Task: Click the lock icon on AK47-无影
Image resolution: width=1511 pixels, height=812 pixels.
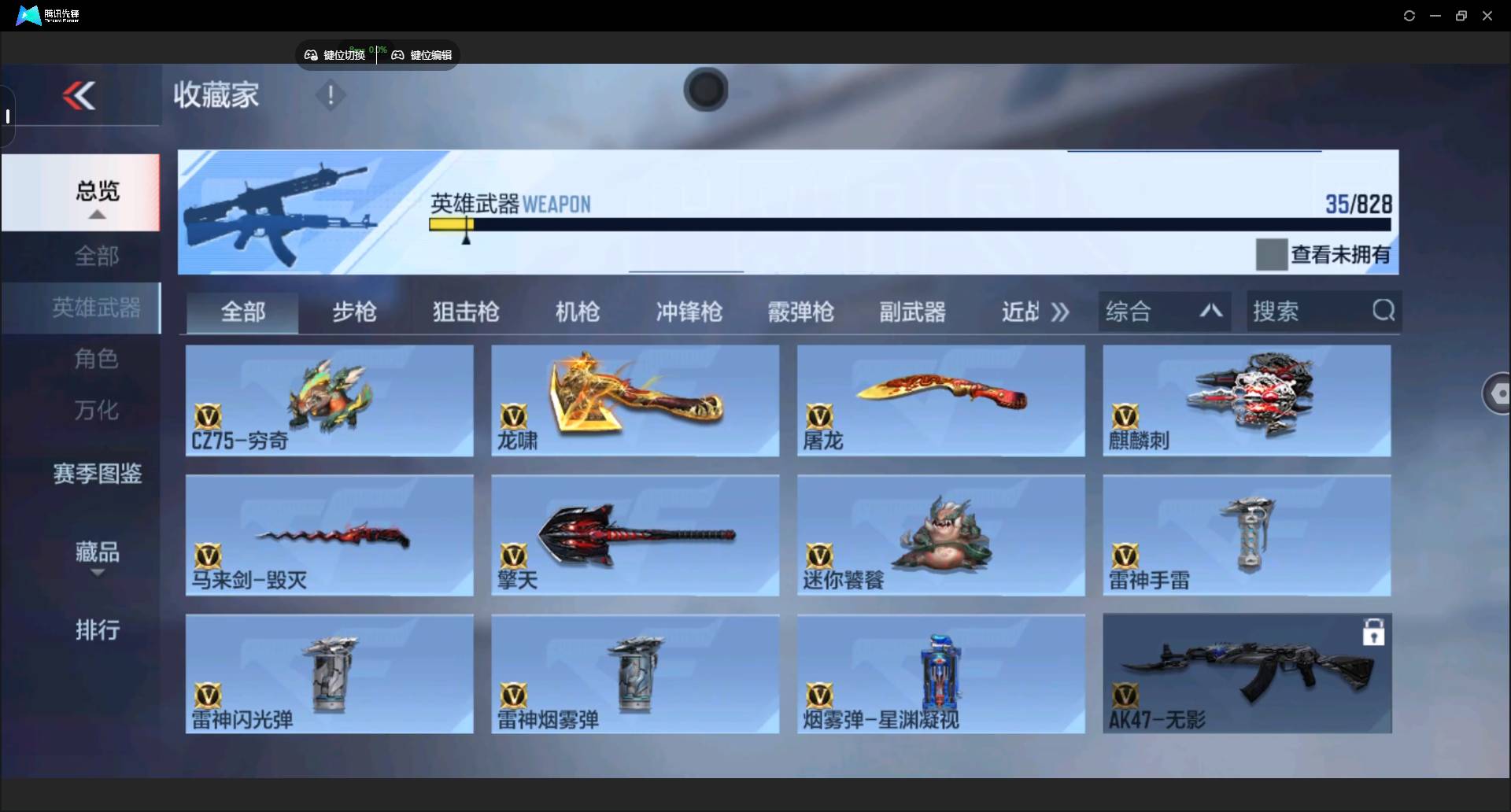Action: [1374, 631]
